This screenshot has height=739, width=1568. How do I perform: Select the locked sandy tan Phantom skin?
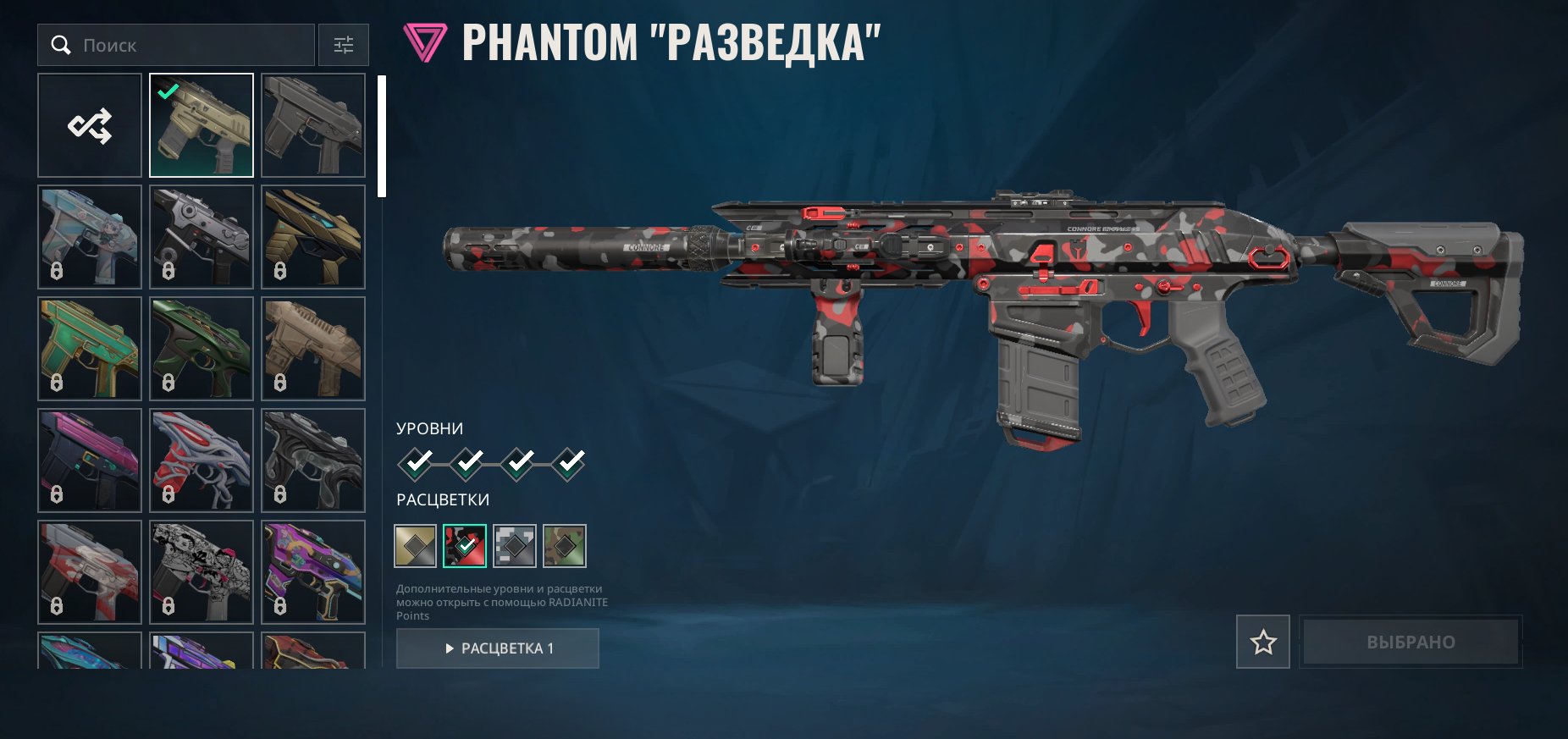(313, 349)
